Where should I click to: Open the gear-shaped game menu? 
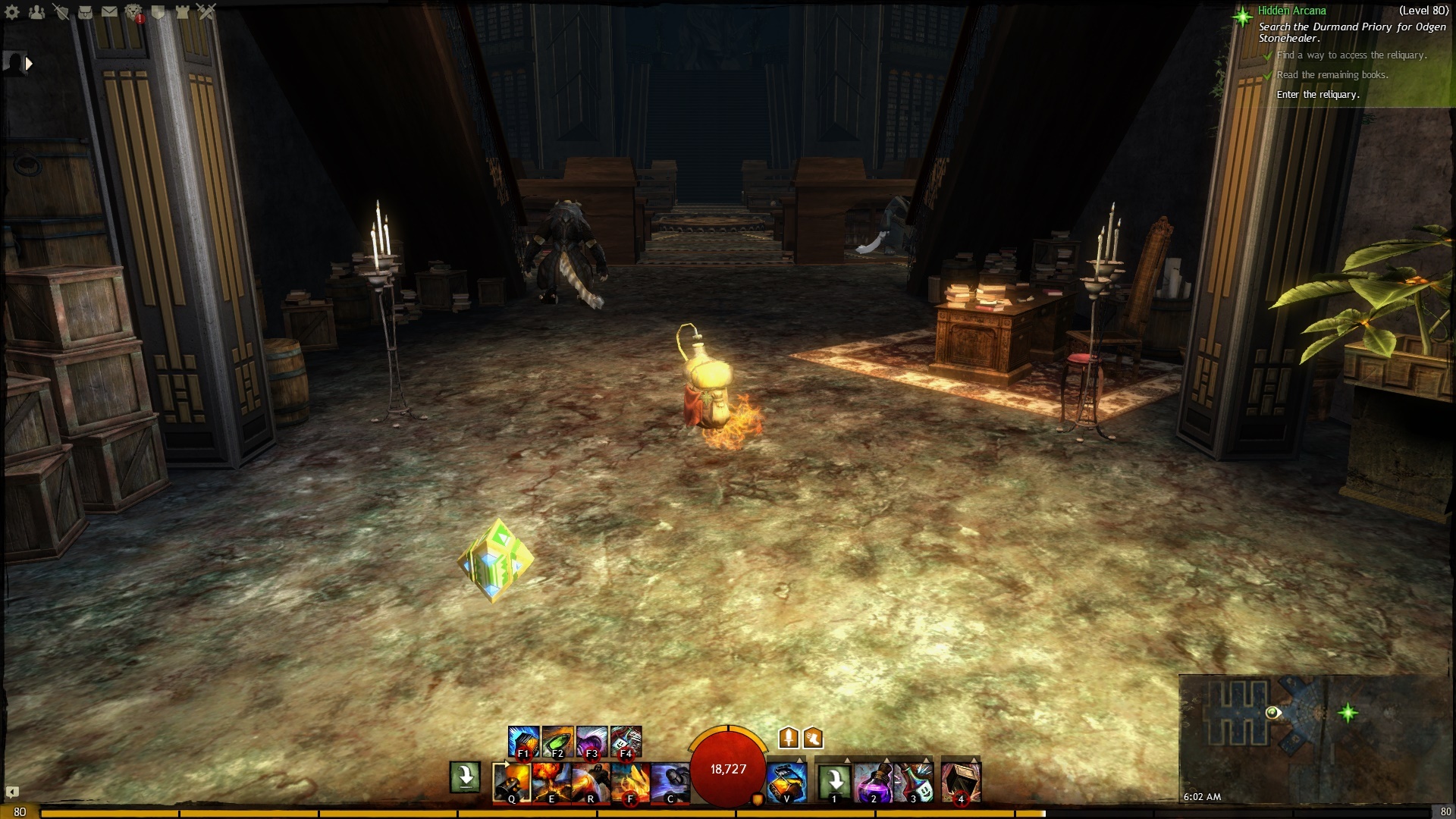click(x=12, y=11)
